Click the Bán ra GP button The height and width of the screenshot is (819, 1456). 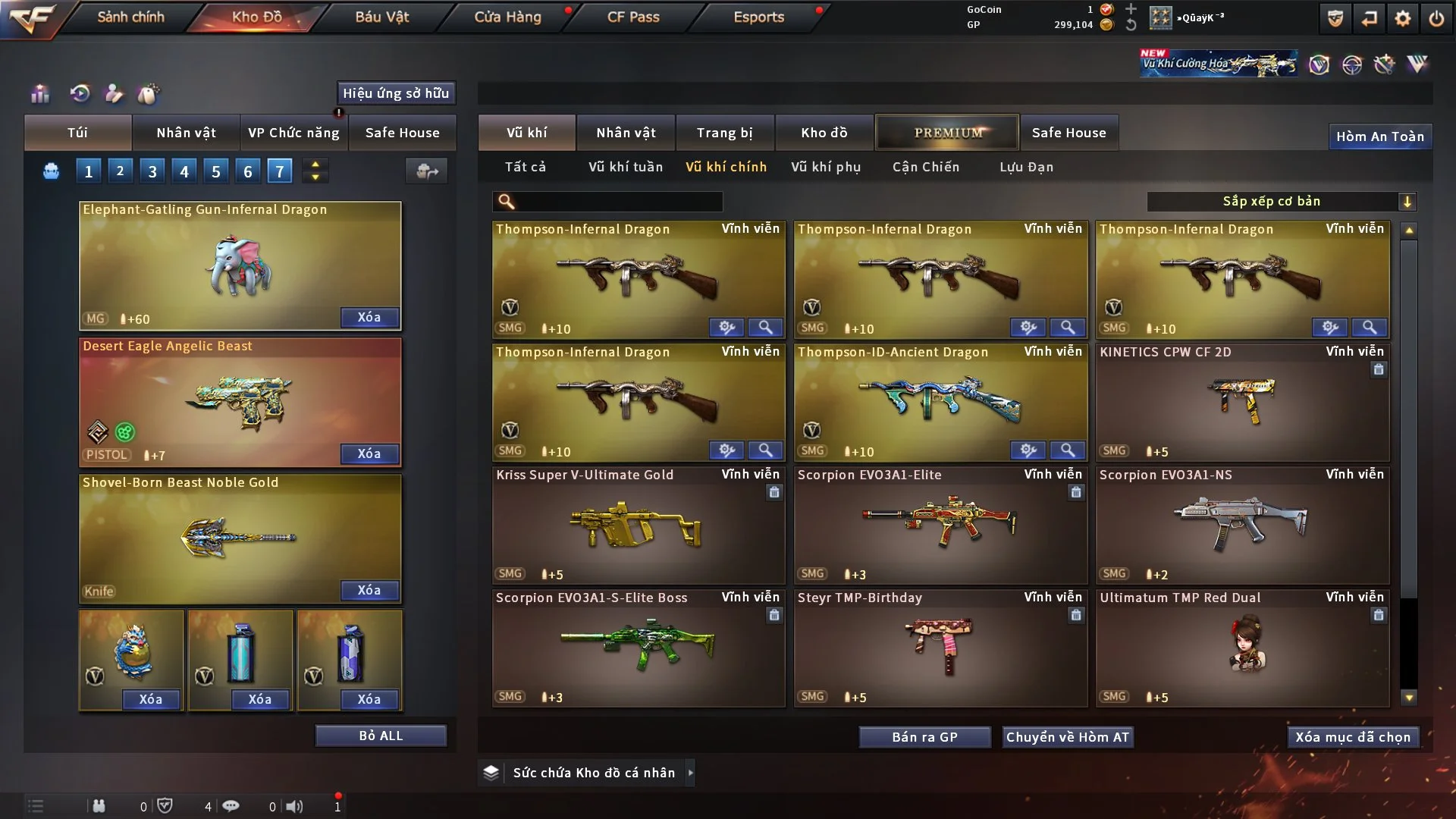[x=924, y=737]
